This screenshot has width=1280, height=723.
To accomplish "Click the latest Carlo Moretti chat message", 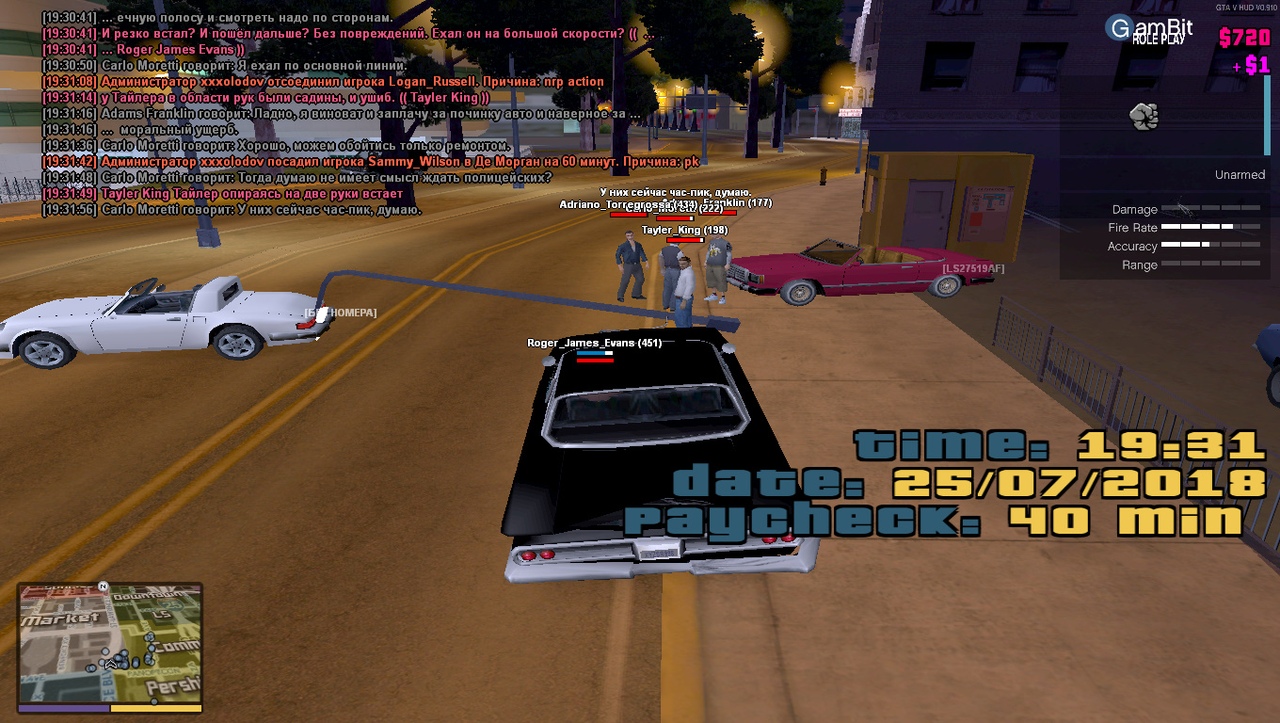I will [231, 210].
